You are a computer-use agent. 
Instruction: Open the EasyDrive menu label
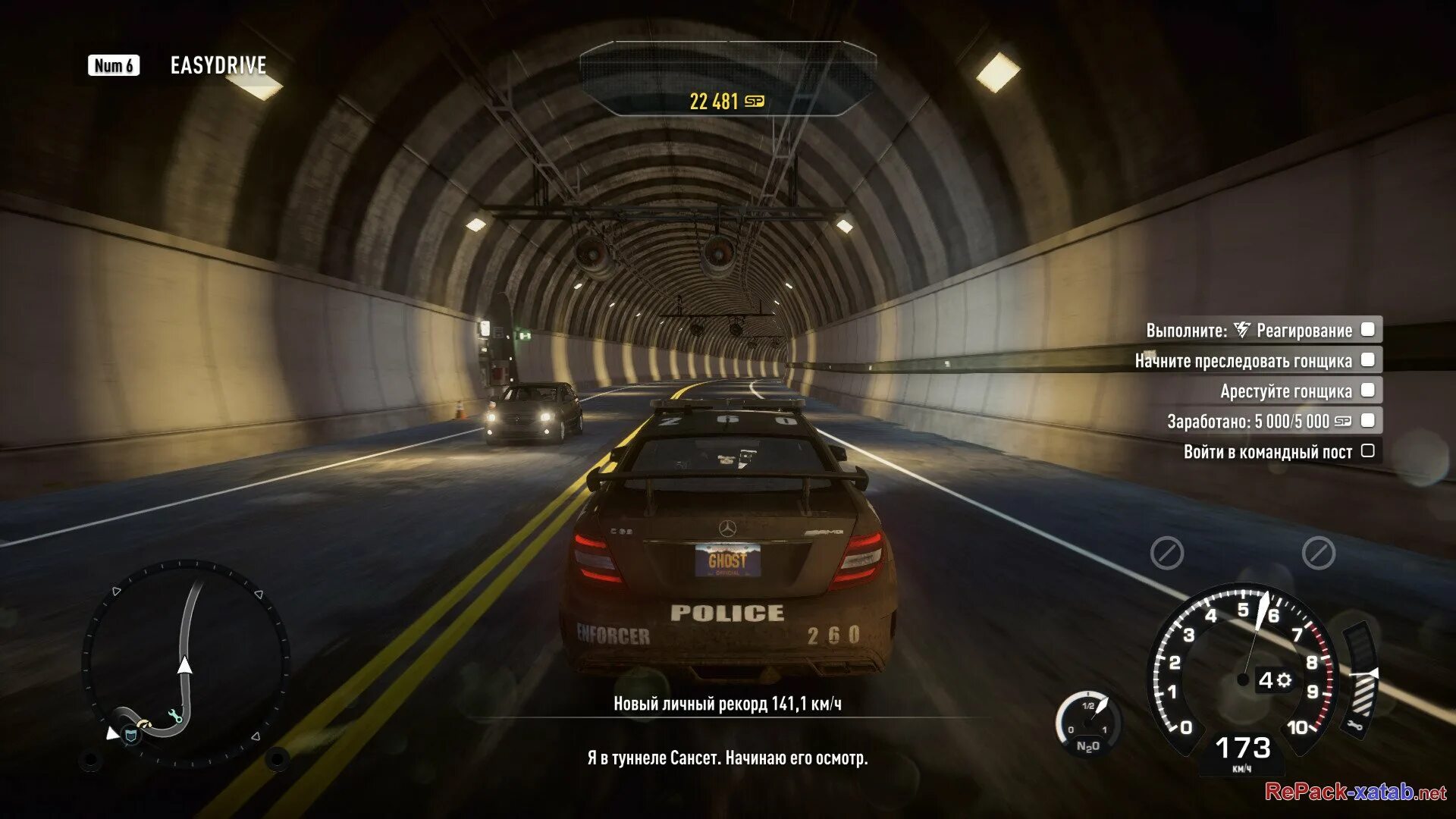pyautogui.click(x=218, y=66)
